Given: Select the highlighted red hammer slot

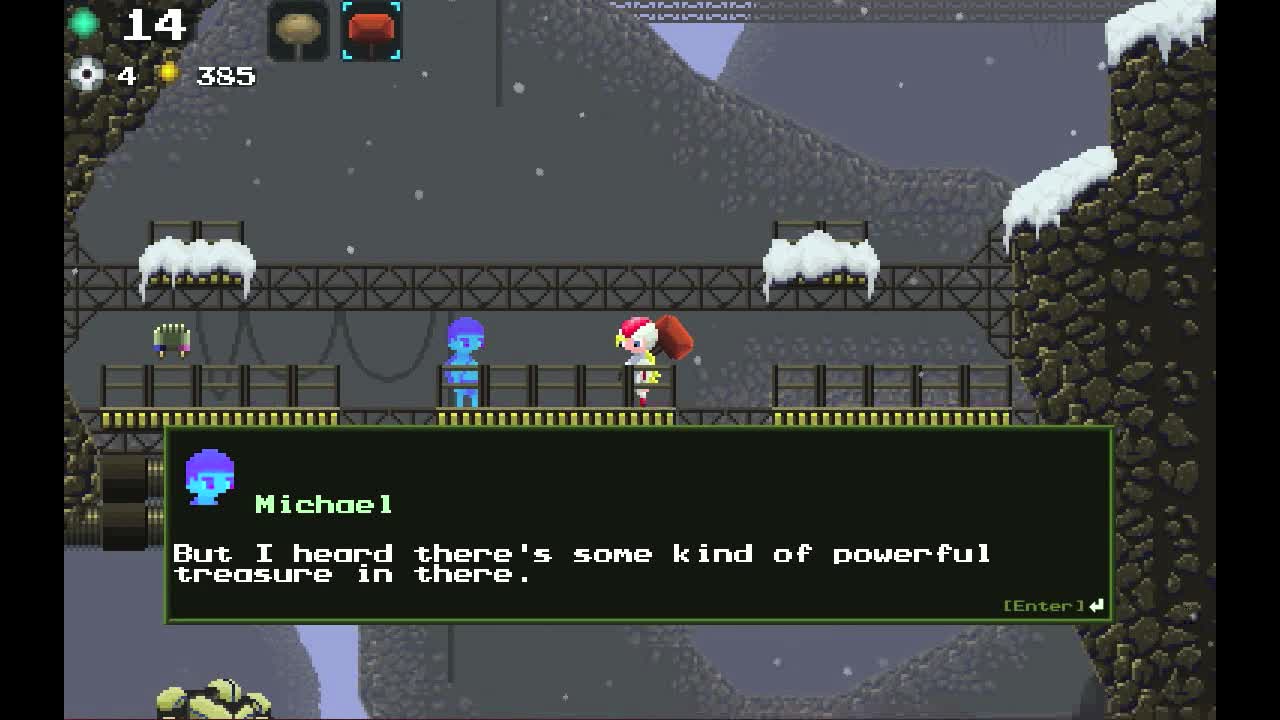Looking at the screenshot, I should pyautogui.click(x=371, y=31).
